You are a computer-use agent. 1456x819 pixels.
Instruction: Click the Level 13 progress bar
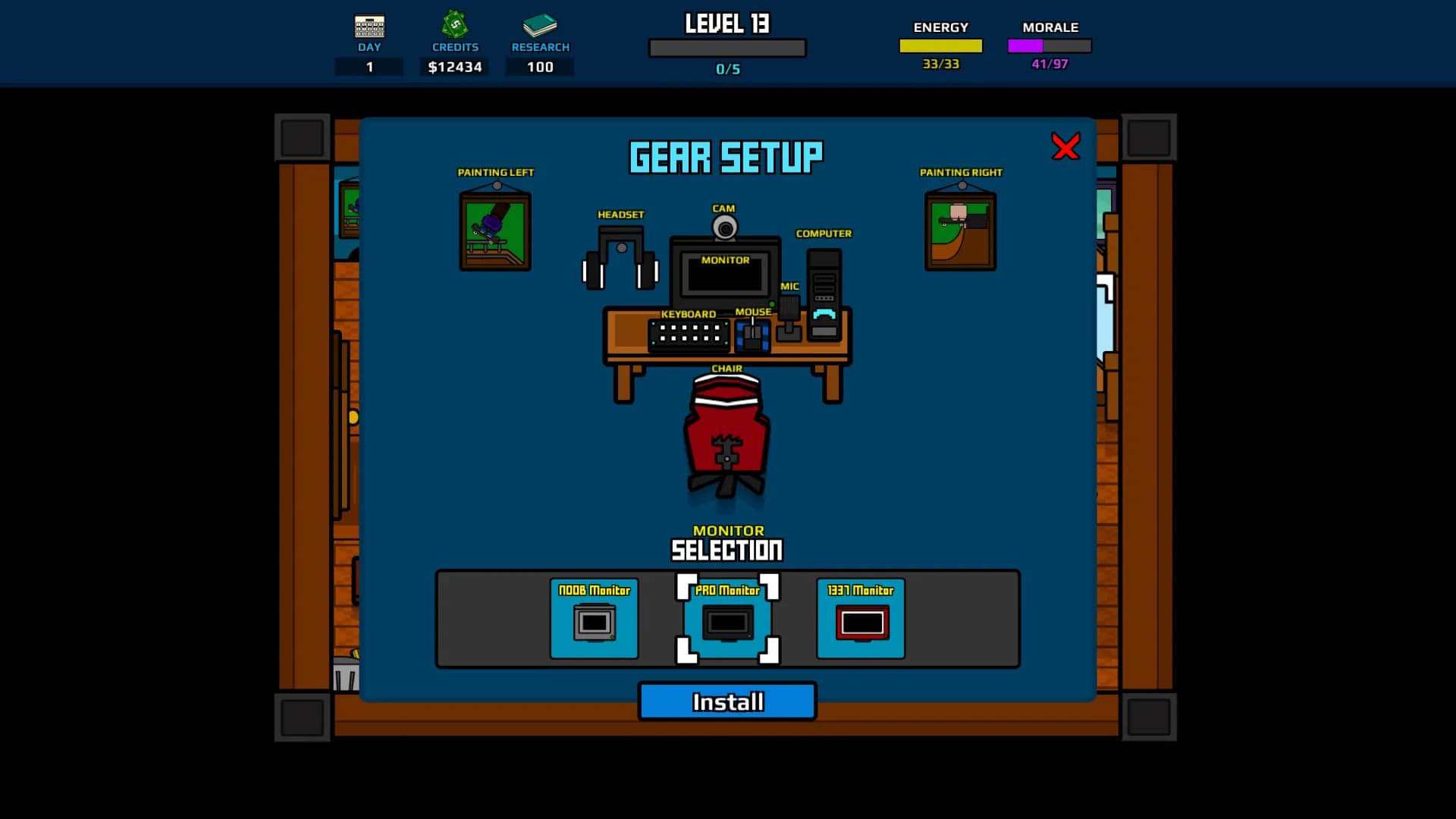coord(726,47)
